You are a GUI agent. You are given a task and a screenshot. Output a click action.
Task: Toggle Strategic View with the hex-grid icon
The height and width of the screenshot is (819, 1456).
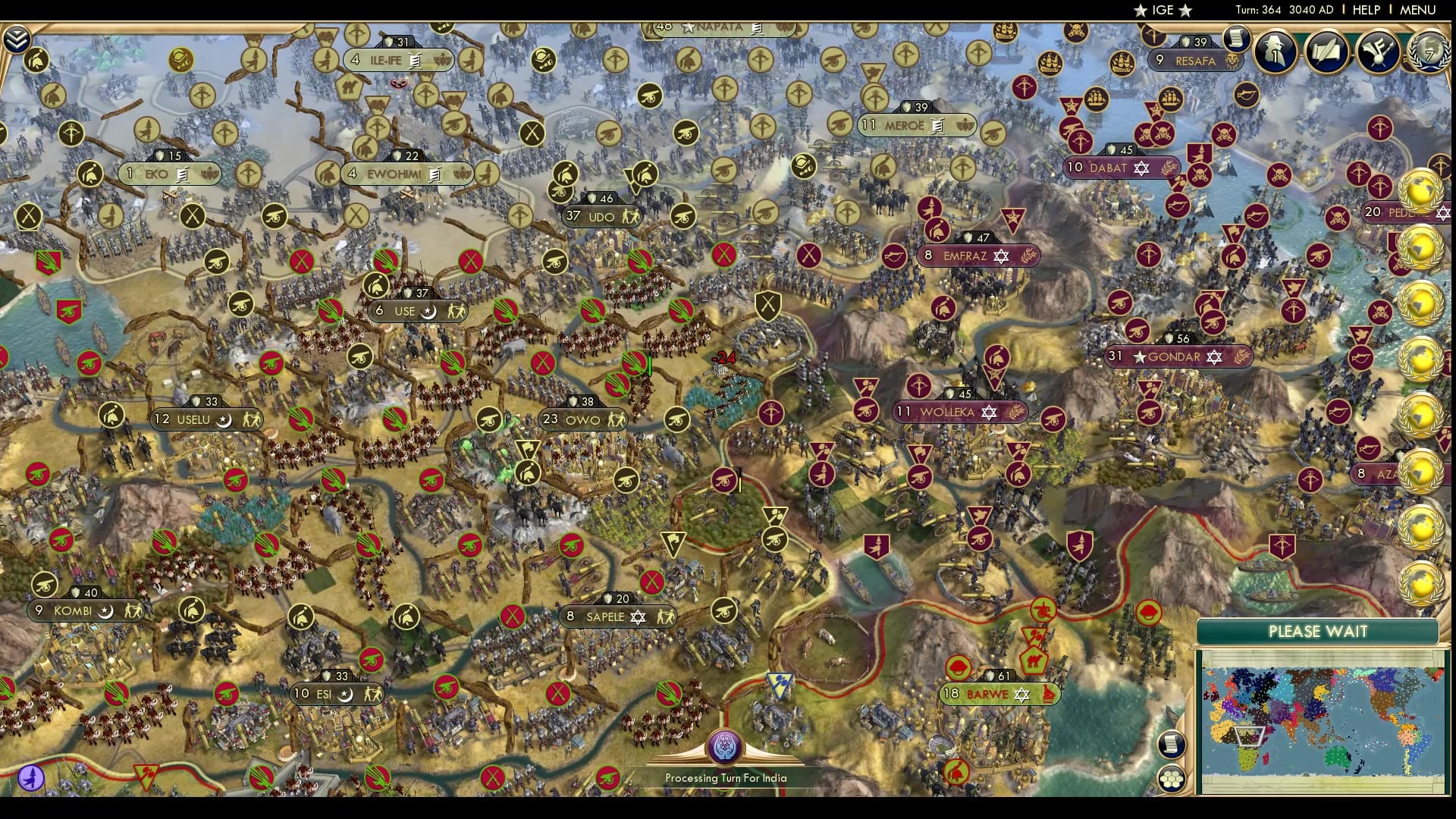tap(1173, 780)
